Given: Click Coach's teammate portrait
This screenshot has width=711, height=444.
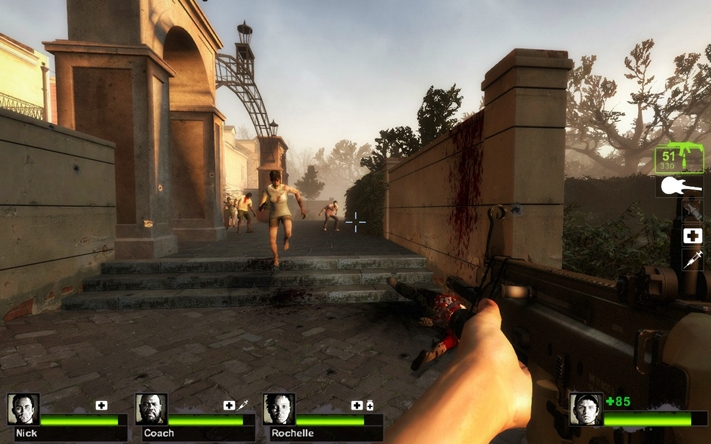Looking at the screenshot, I should pos(151,408).
